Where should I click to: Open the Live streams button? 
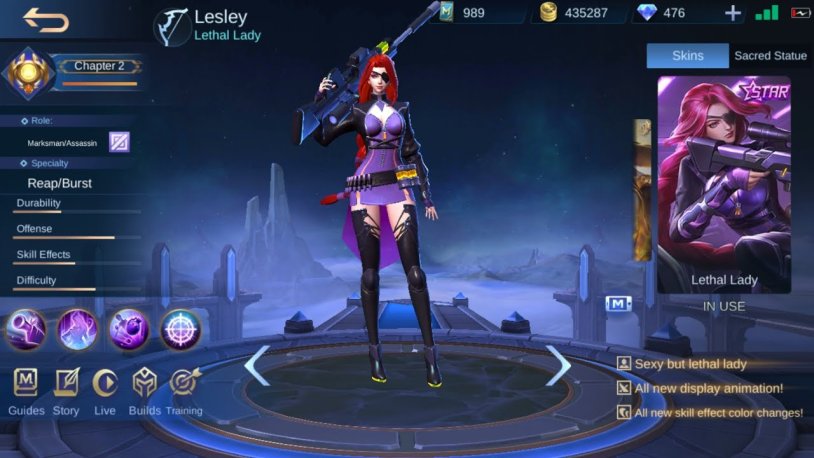click(105, 391)
